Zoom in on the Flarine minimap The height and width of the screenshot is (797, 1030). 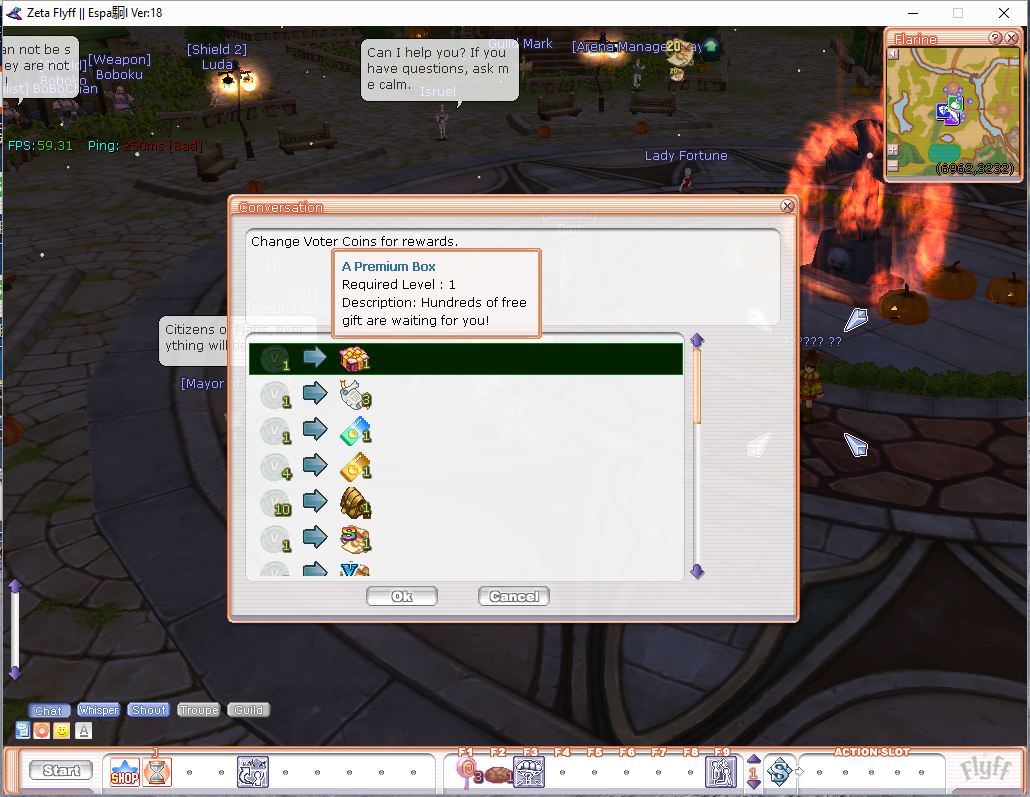pos(893,150)
